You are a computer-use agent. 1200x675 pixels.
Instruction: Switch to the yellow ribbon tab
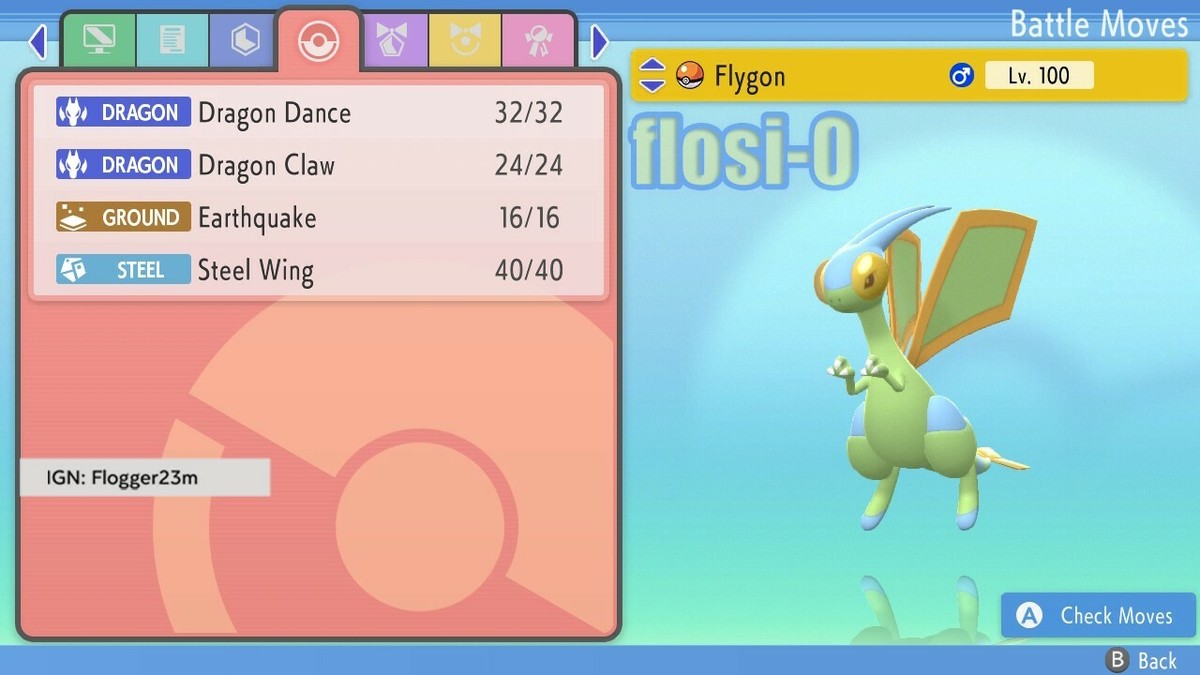coord(464,41)
